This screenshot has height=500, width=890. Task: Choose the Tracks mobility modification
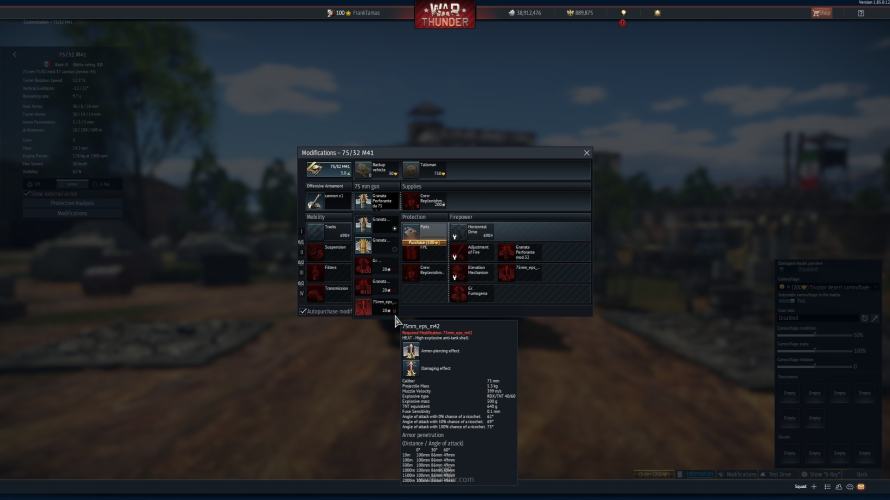click(x=328, y=231)
